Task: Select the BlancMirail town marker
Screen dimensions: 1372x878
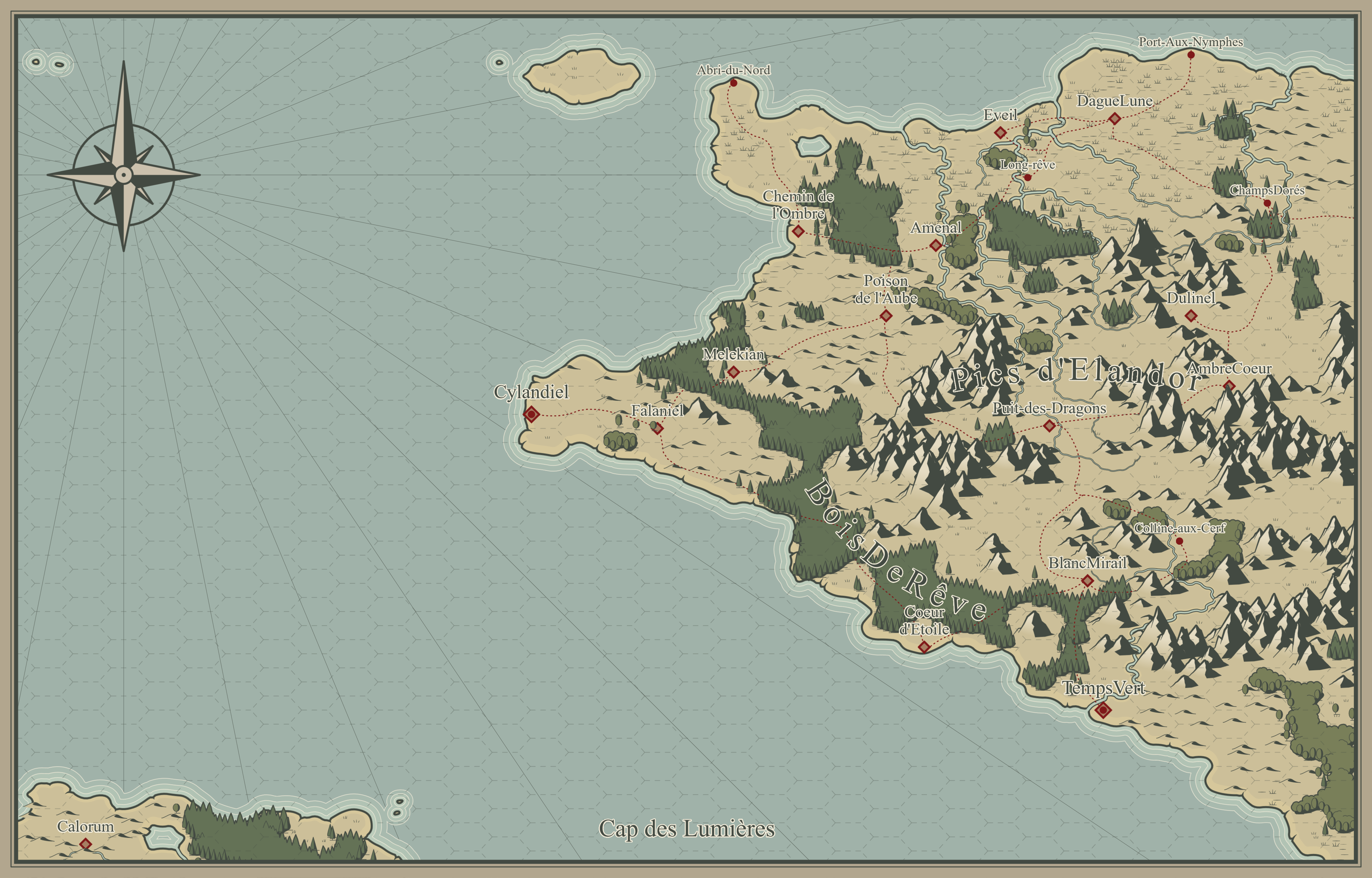Action: (x=1088, y=581)
